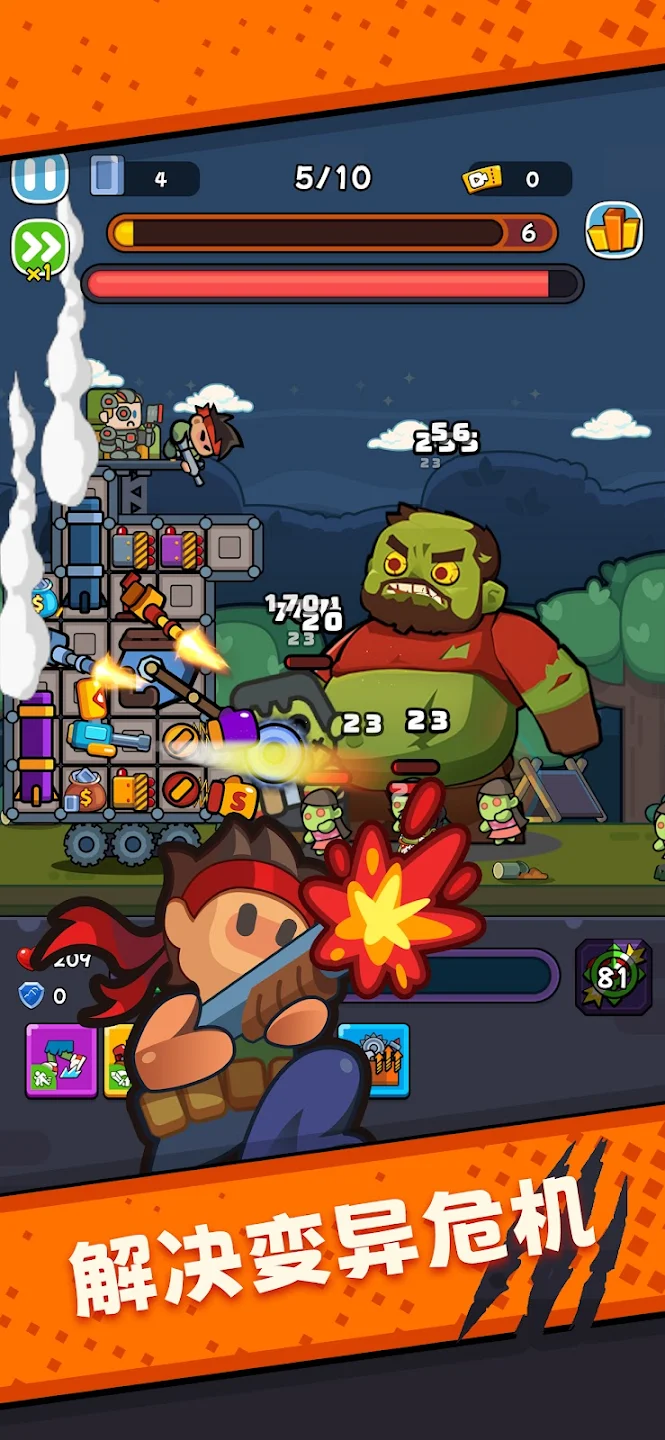Pause the game

[x=40, y=177]
